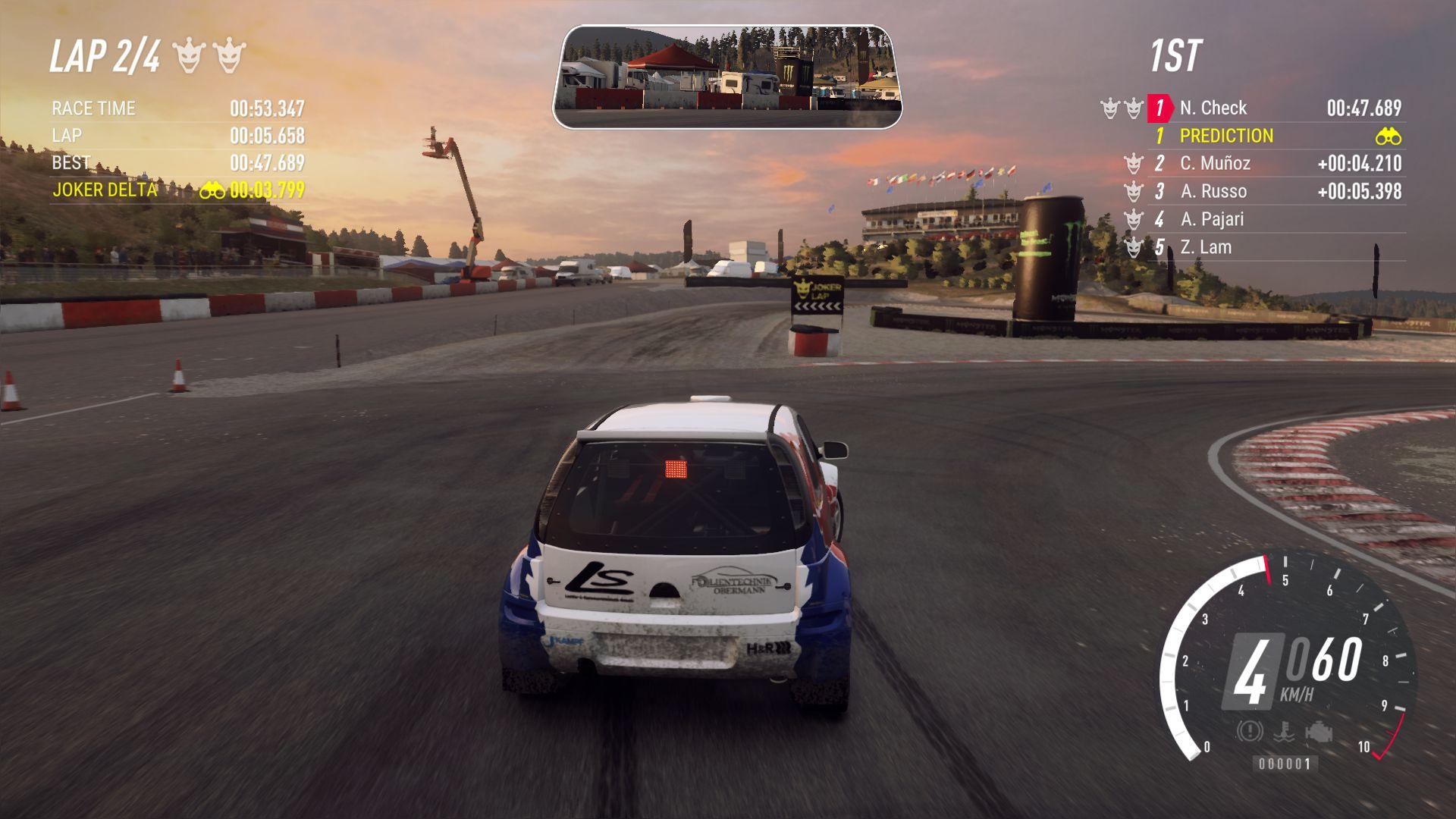Select A. Pajari standings row
This screenshot has width=1456, height=819.
(1212, 220)
